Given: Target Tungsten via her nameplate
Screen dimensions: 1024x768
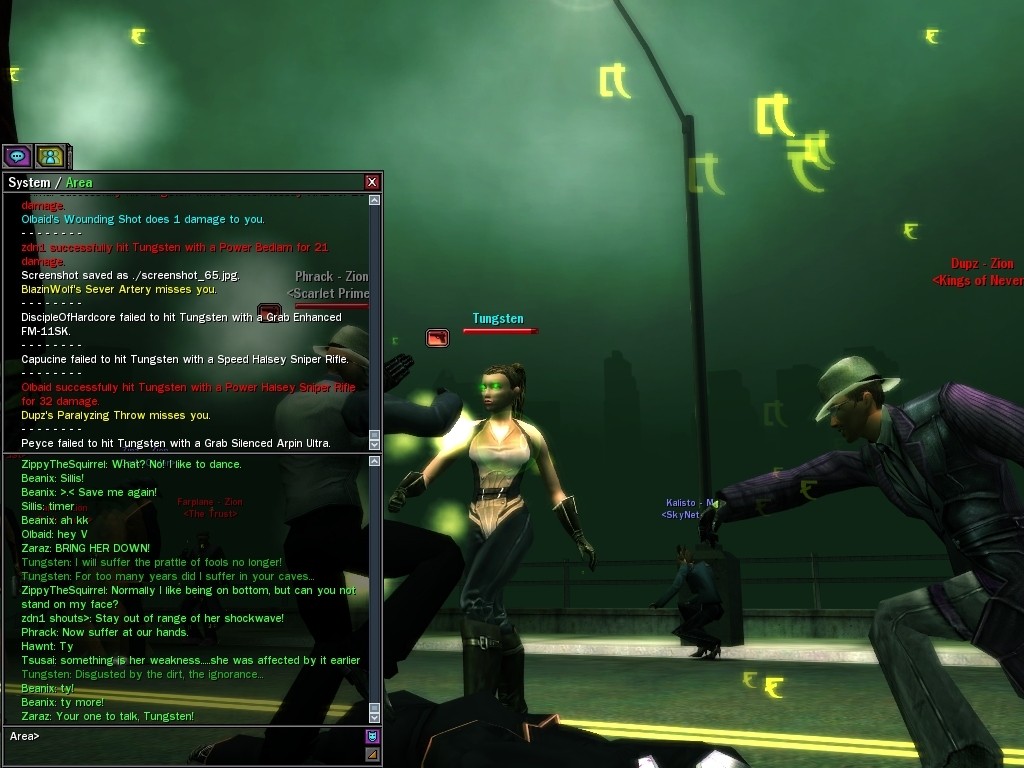Looking at the screenshot, I should point(498,319).
